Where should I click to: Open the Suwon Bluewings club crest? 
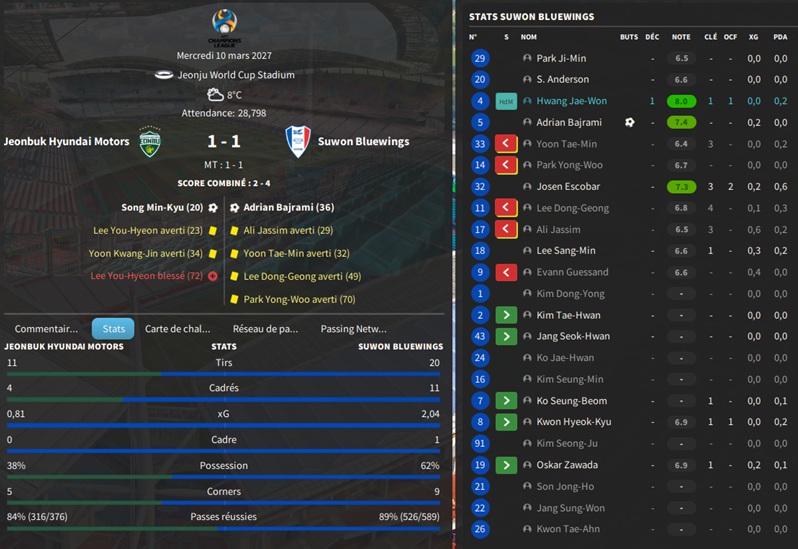click(297, 141)
